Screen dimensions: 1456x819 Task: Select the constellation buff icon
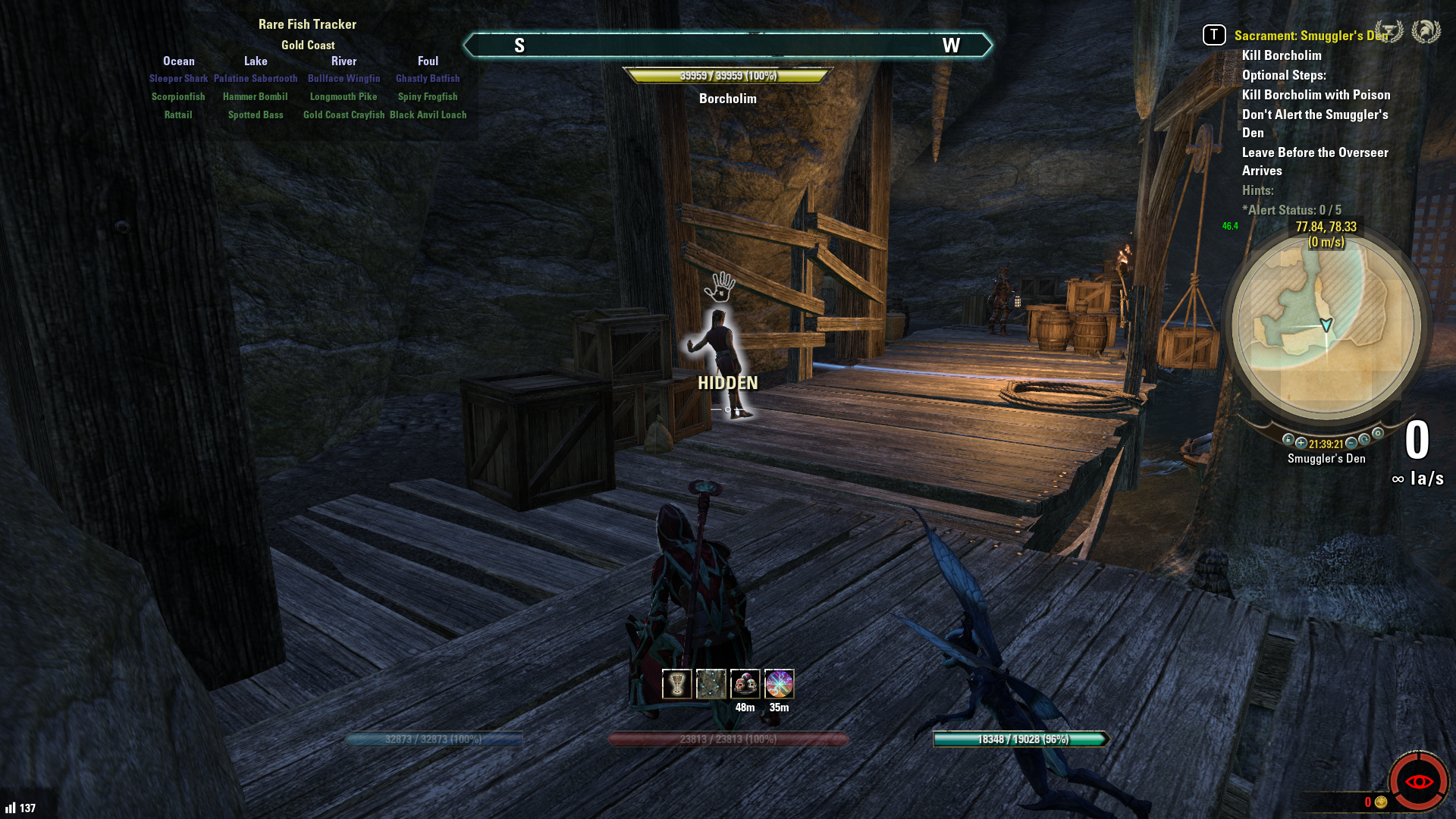click(711, 684)
